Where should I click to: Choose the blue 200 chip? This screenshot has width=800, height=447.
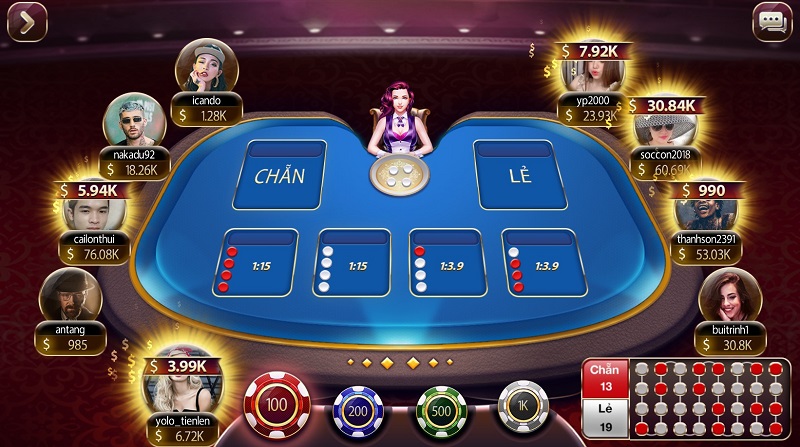click(x=357, y=410)
